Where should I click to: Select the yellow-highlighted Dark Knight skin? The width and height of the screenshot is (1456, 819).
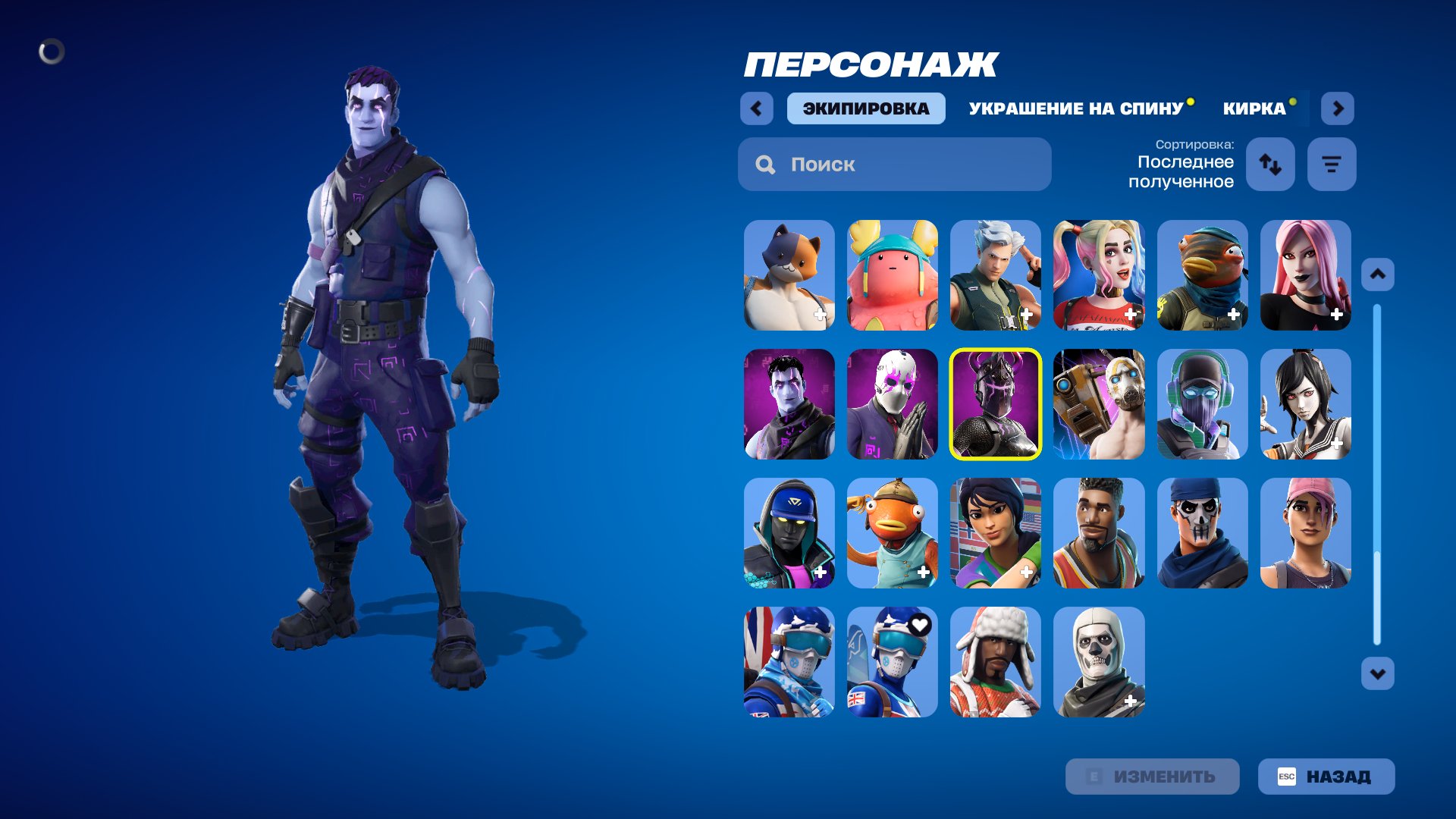[x=995, y=404]
